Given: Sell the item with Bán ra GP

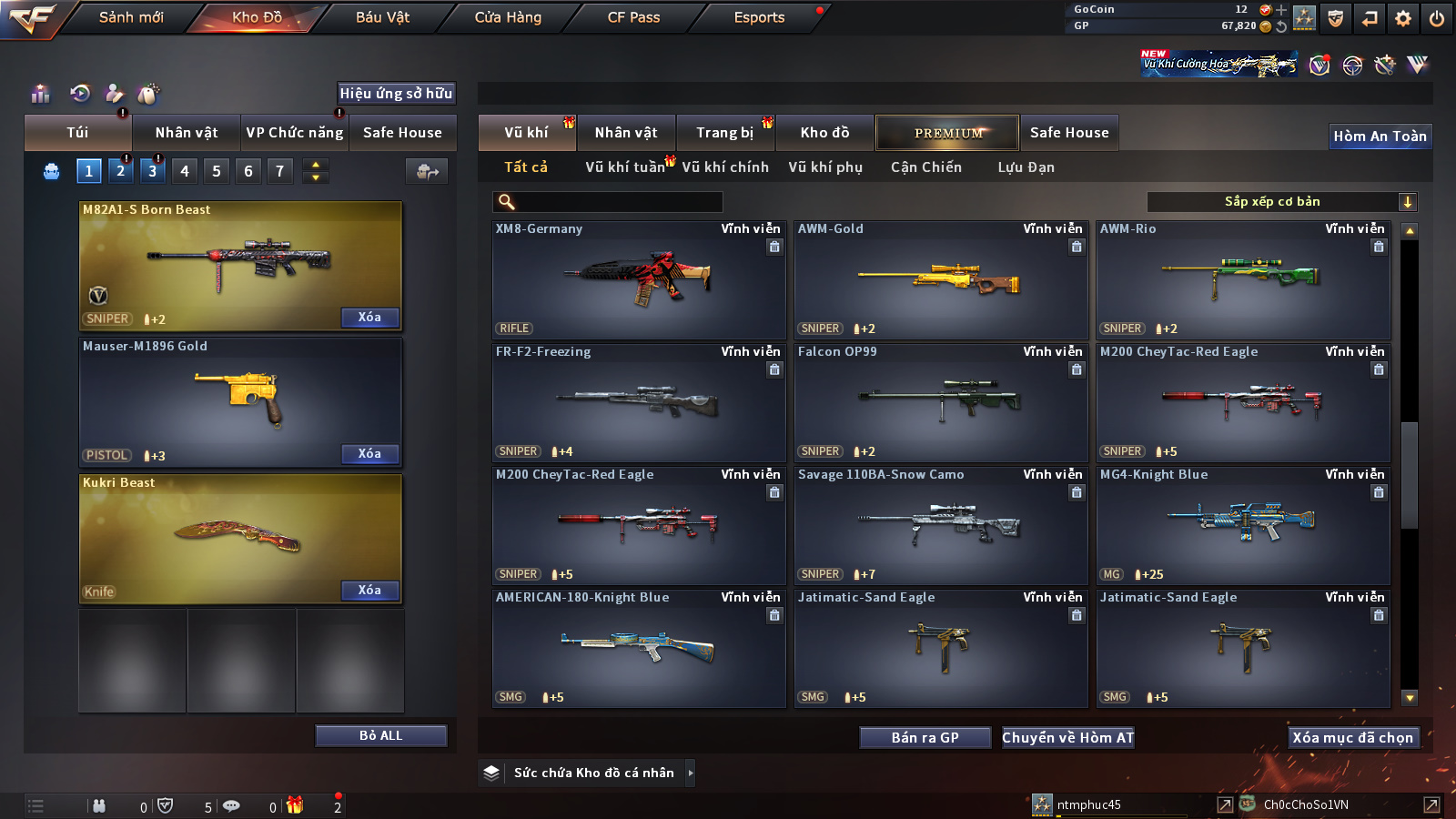Looking at the screenshot, I should (925, 738).
